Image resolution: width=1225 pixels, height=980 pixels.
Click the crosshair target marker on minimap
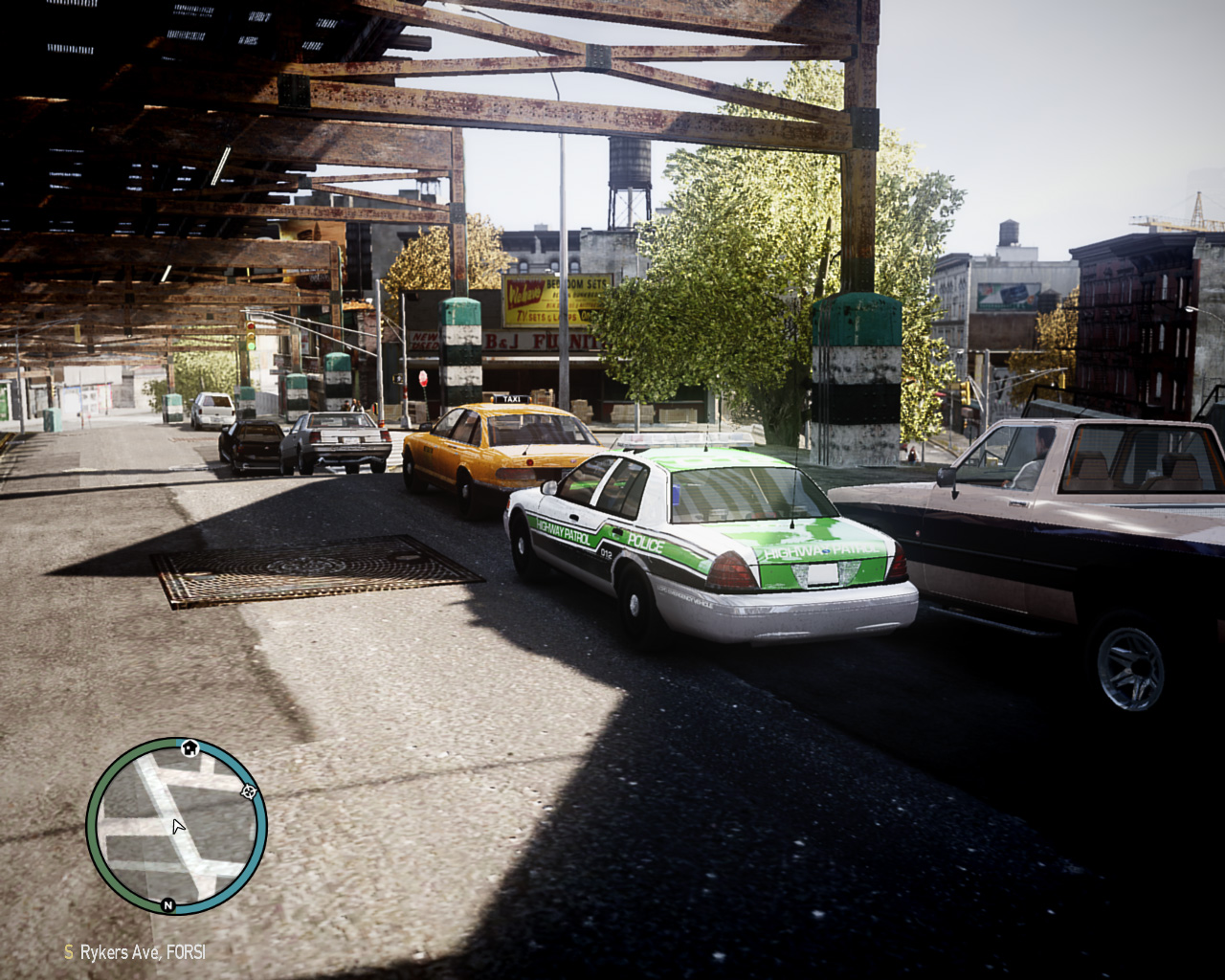(250, 791)
